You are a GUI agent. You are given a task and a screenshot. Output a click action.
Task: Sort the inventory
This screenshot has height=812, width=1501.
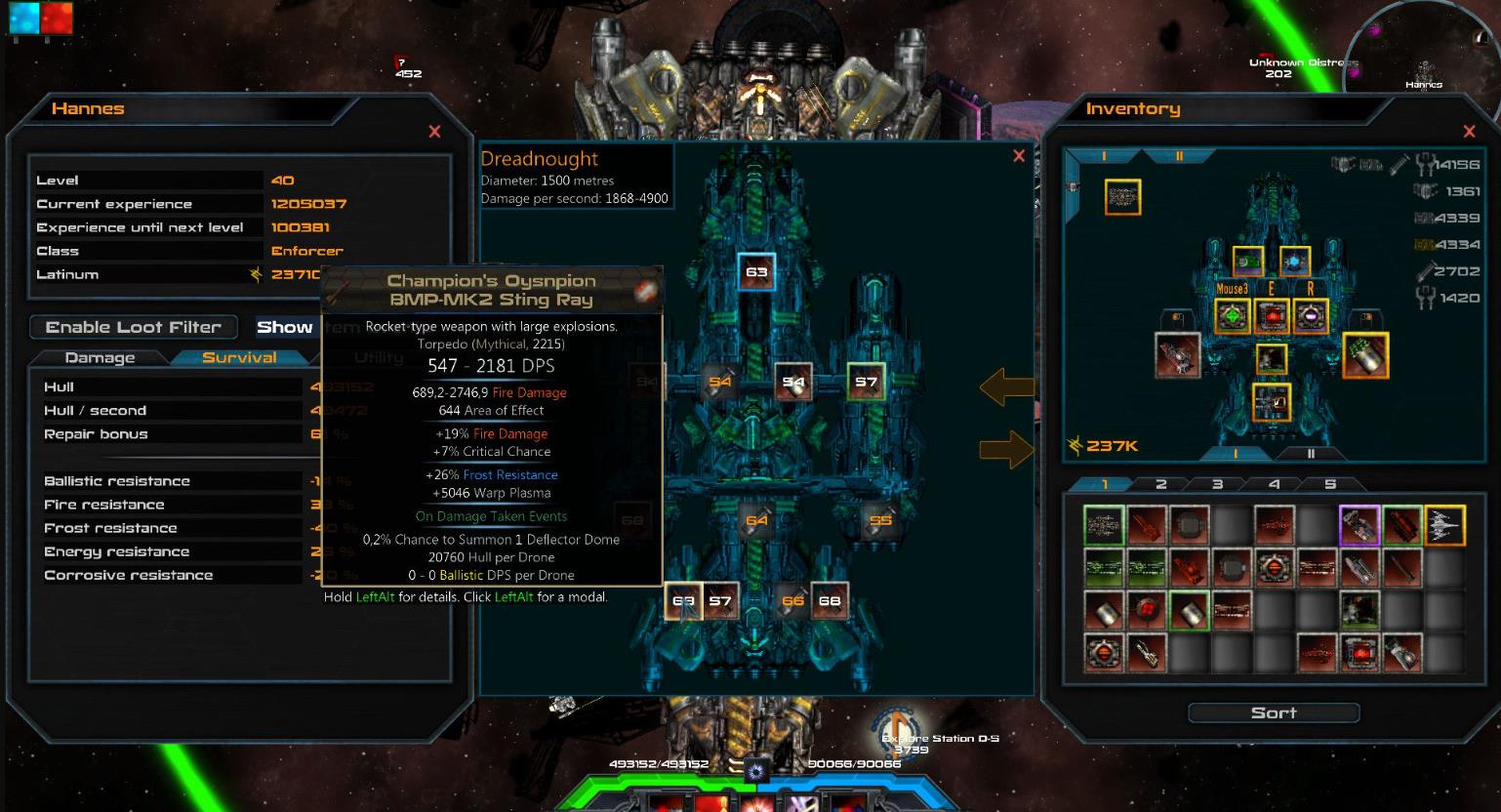[1275, 712]
